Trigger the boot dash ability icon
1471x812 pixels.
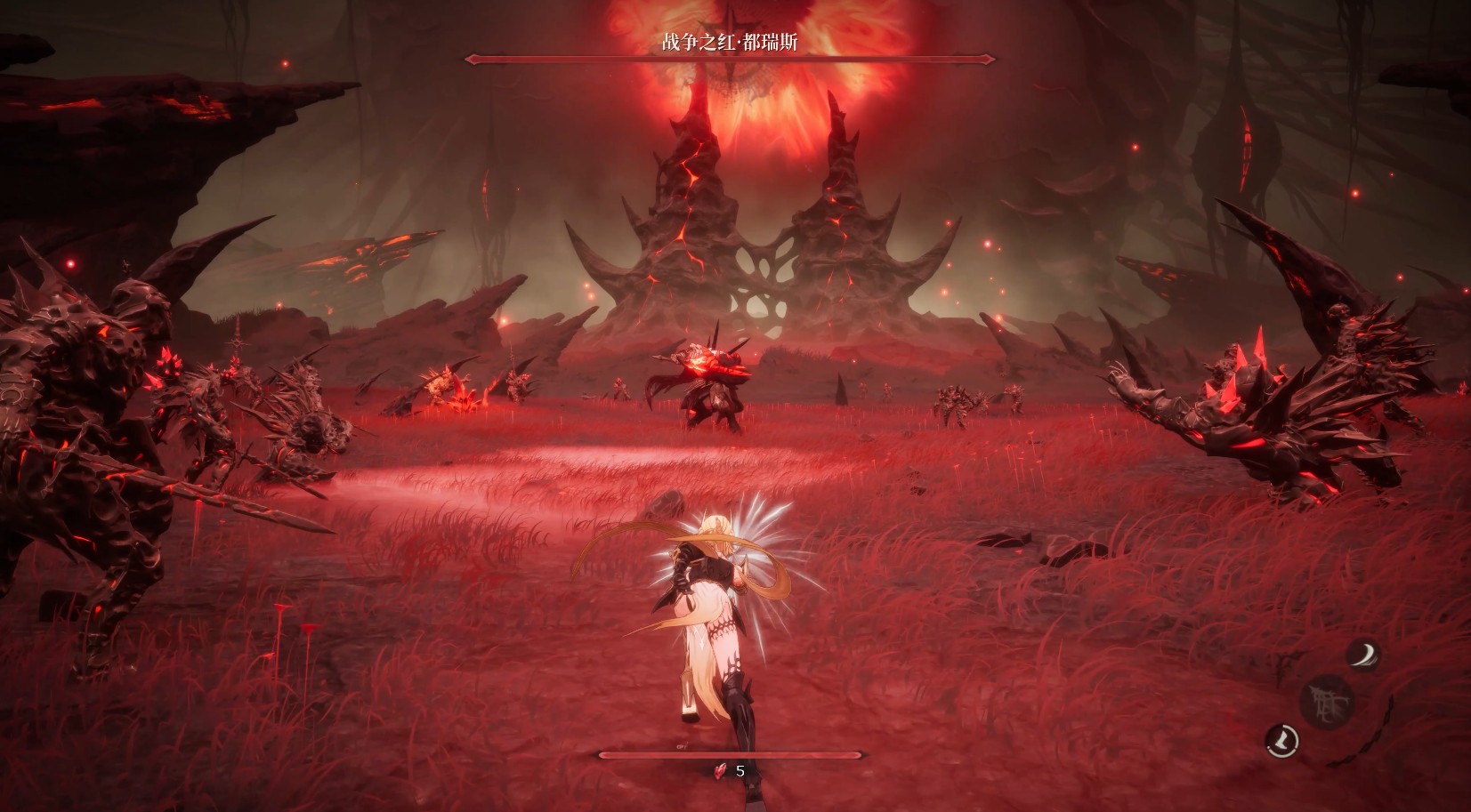pyautogui.click(x=1283, y=738)
